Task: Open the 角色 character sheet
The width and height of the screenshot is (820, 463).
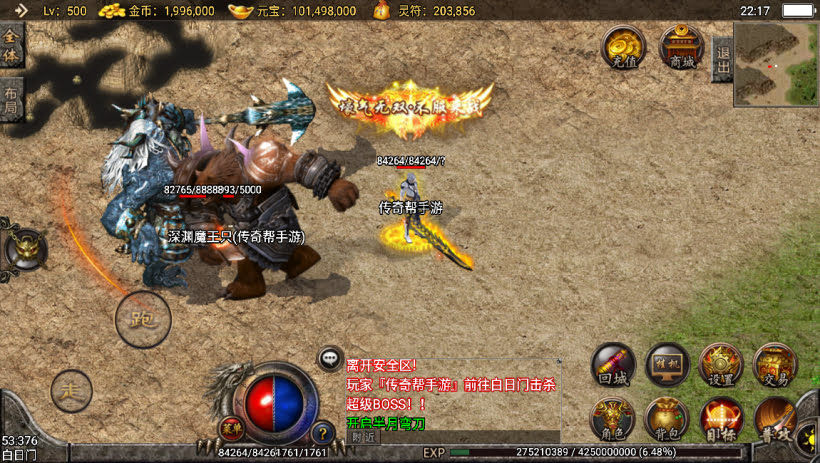Action: point(613,418)
